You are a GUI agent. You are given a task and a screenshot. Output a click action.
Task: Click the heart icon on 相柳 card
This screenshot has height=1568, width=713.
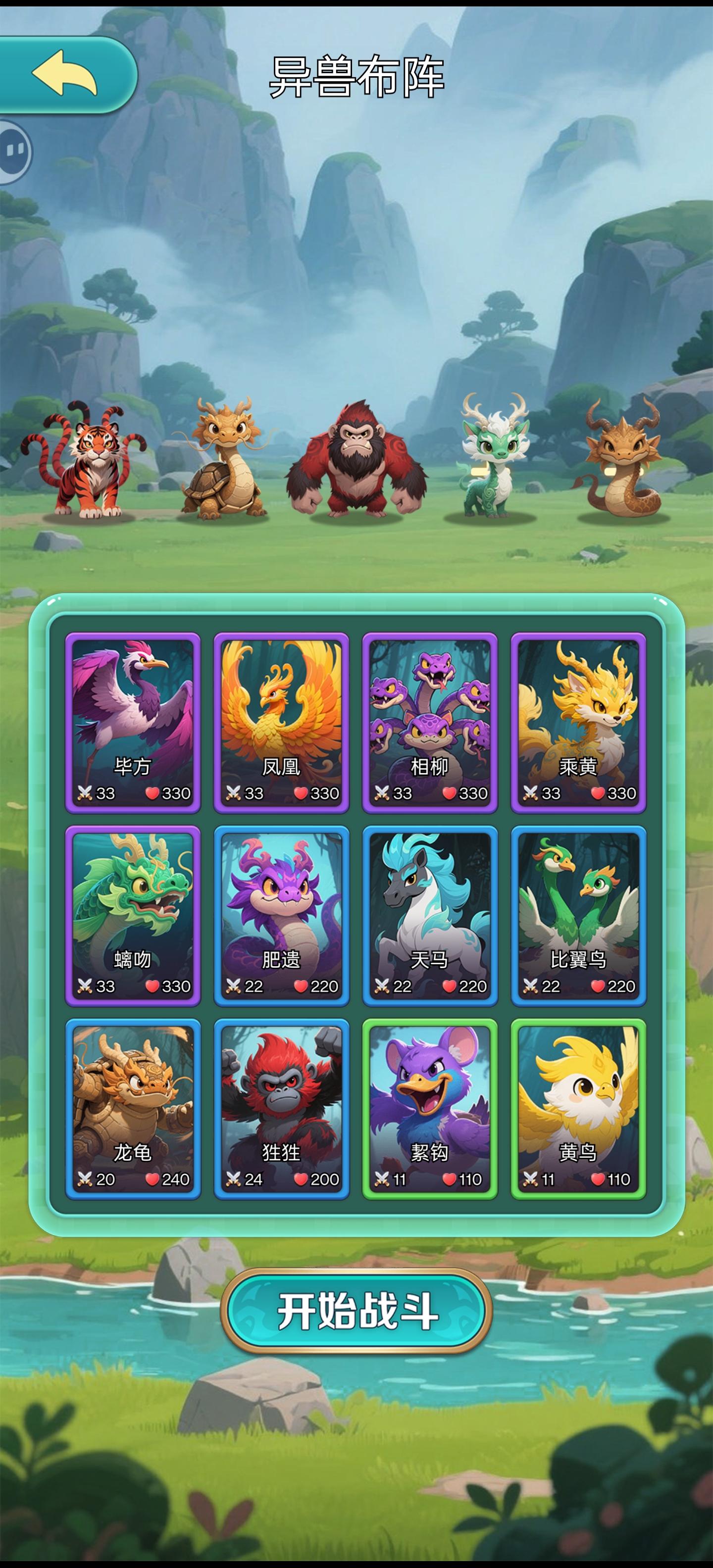[451, 793]
